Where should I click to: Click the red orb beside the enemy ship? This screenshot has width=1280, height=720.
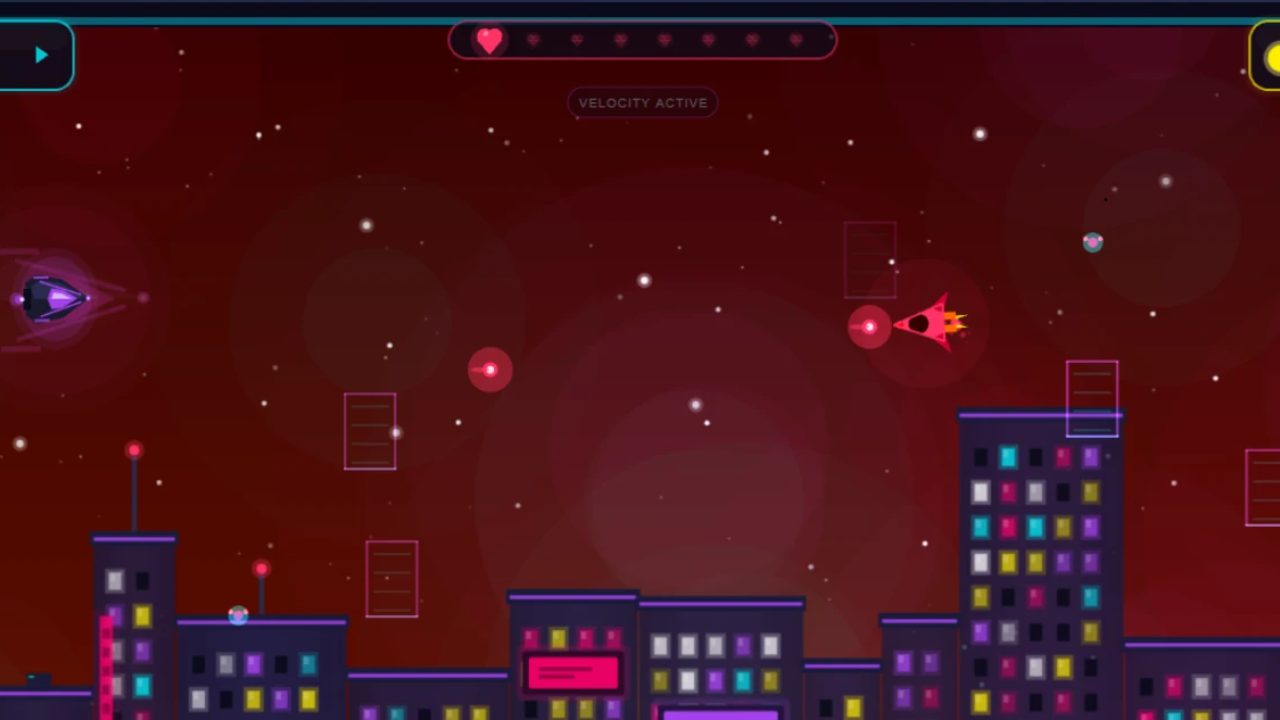pyautogui.click(x=868, y=327)
